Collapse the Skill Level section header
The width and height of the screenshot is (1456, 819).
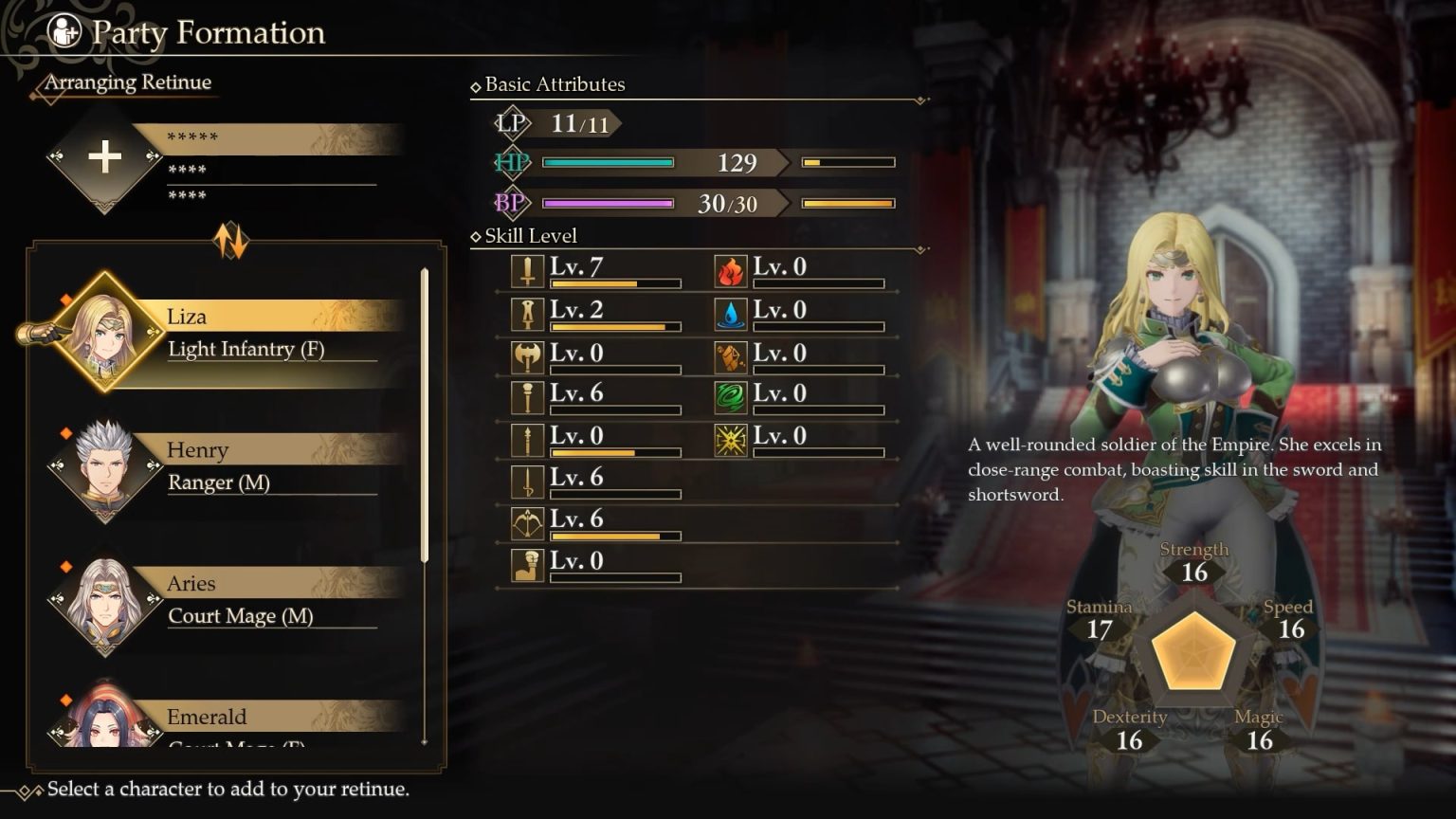pos(525,235)
